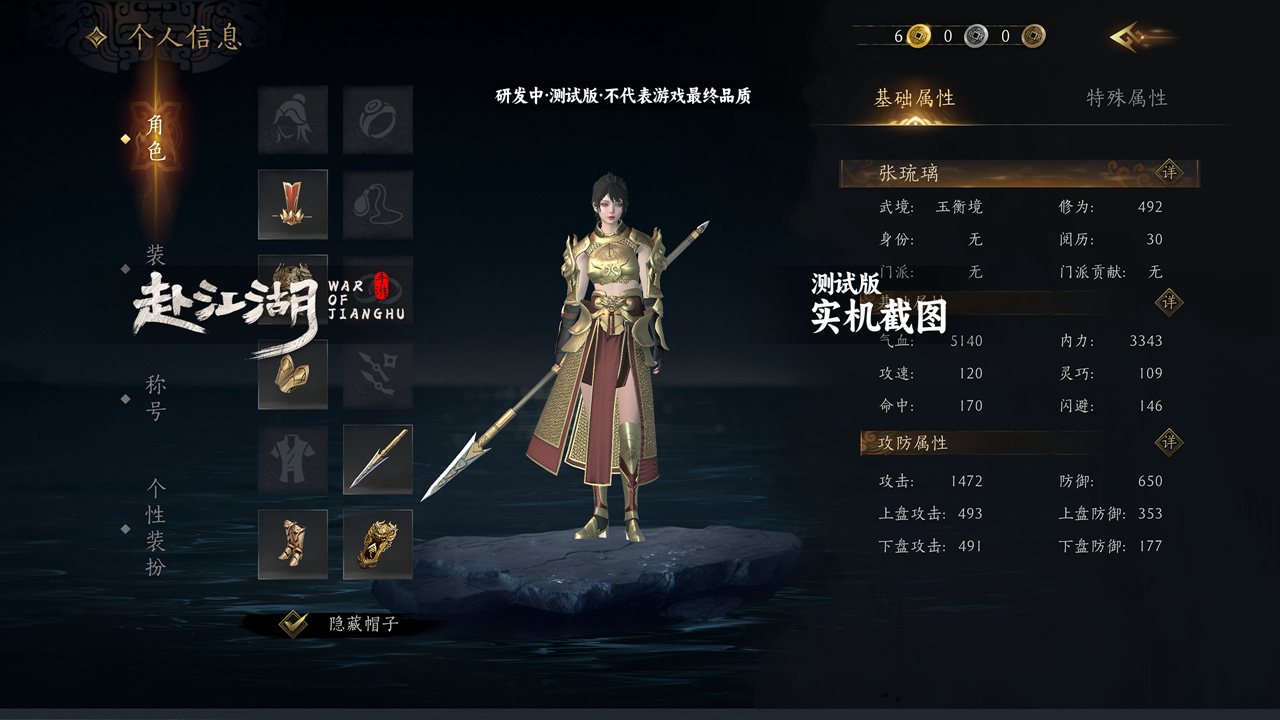Open the 称号 titles menu

155,397
